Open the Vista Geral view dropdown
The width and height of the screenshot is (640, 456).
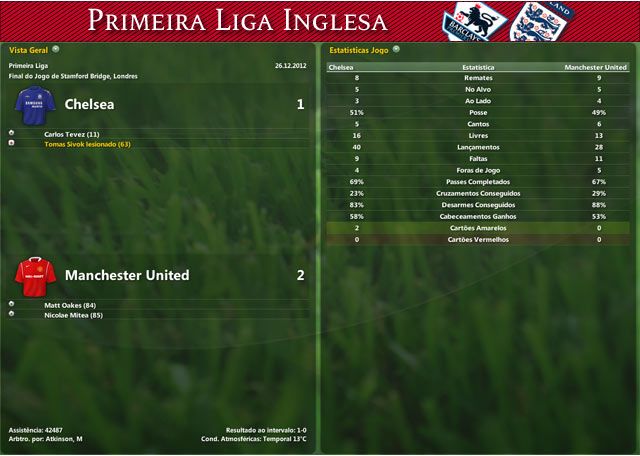tap(56, 48)
